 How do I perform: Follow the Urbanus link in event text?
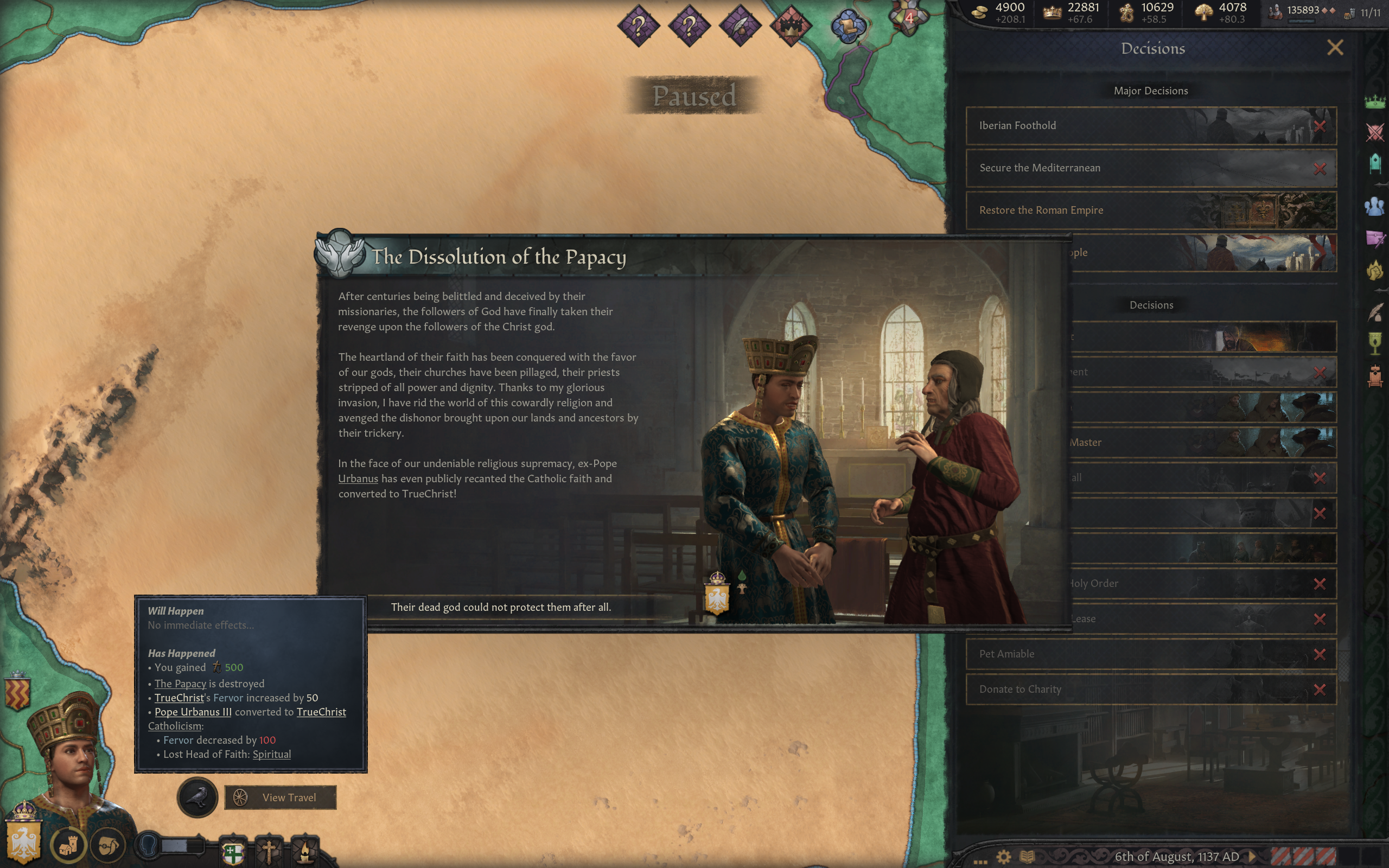(358, 479)
